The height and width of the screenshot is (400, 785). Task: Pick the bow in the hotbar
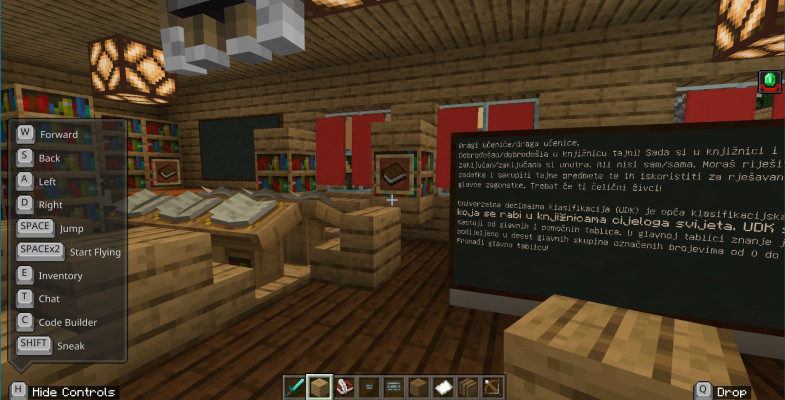coord(492,386)
